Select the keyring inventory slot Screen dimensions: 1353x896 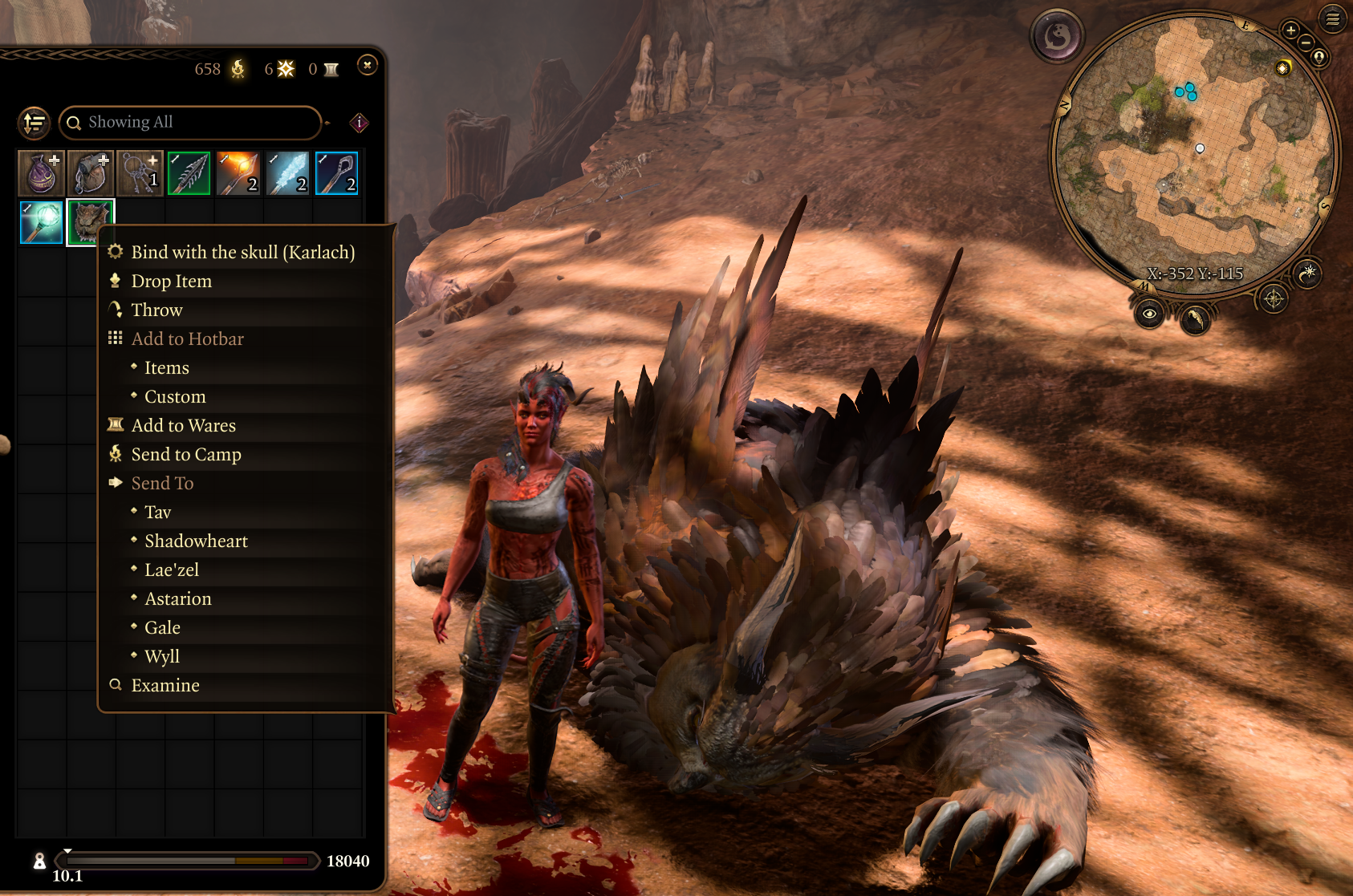click(x=140, y=173)
